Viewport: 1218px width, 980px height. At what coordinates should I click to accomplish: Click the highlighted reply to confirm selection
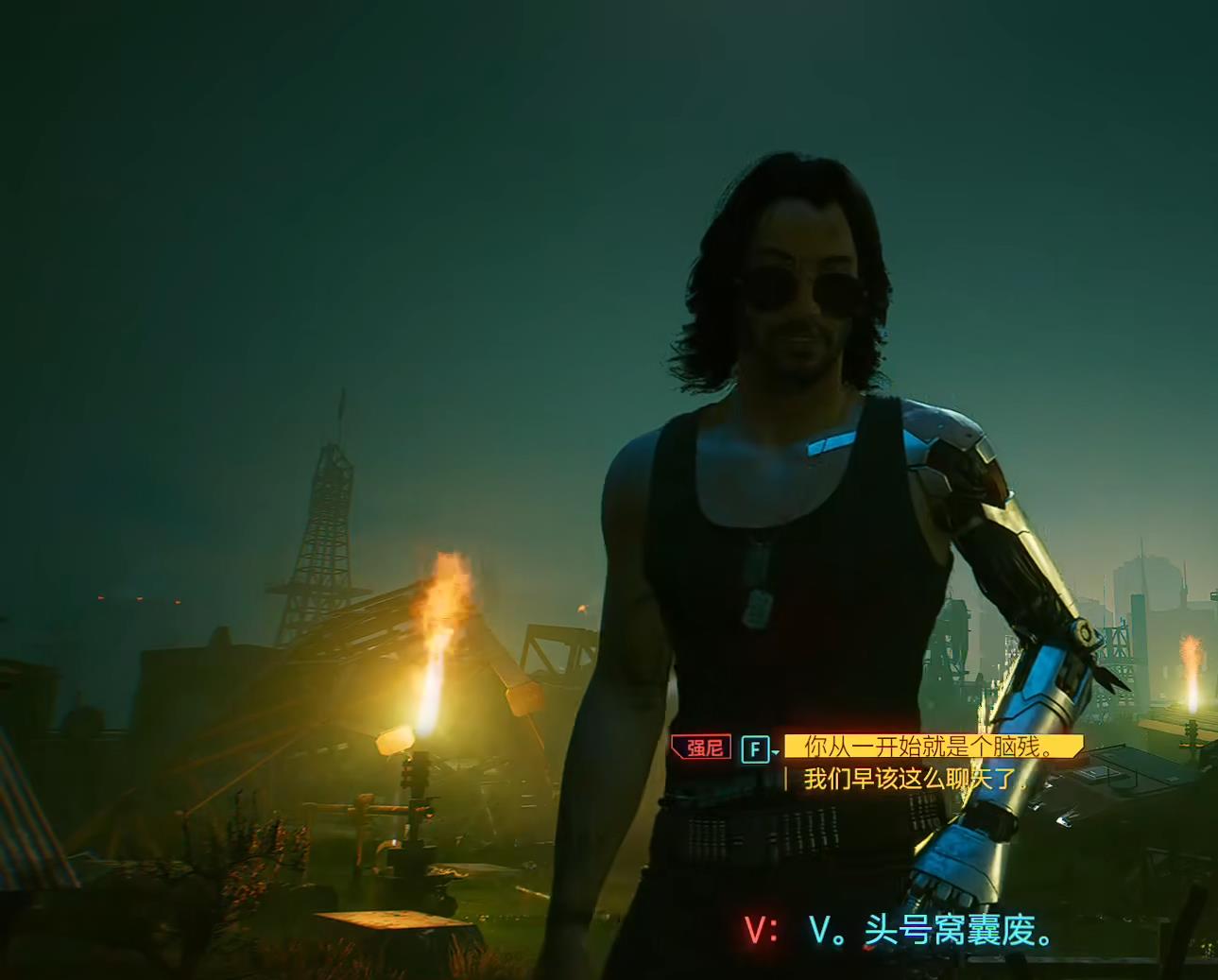935,747
